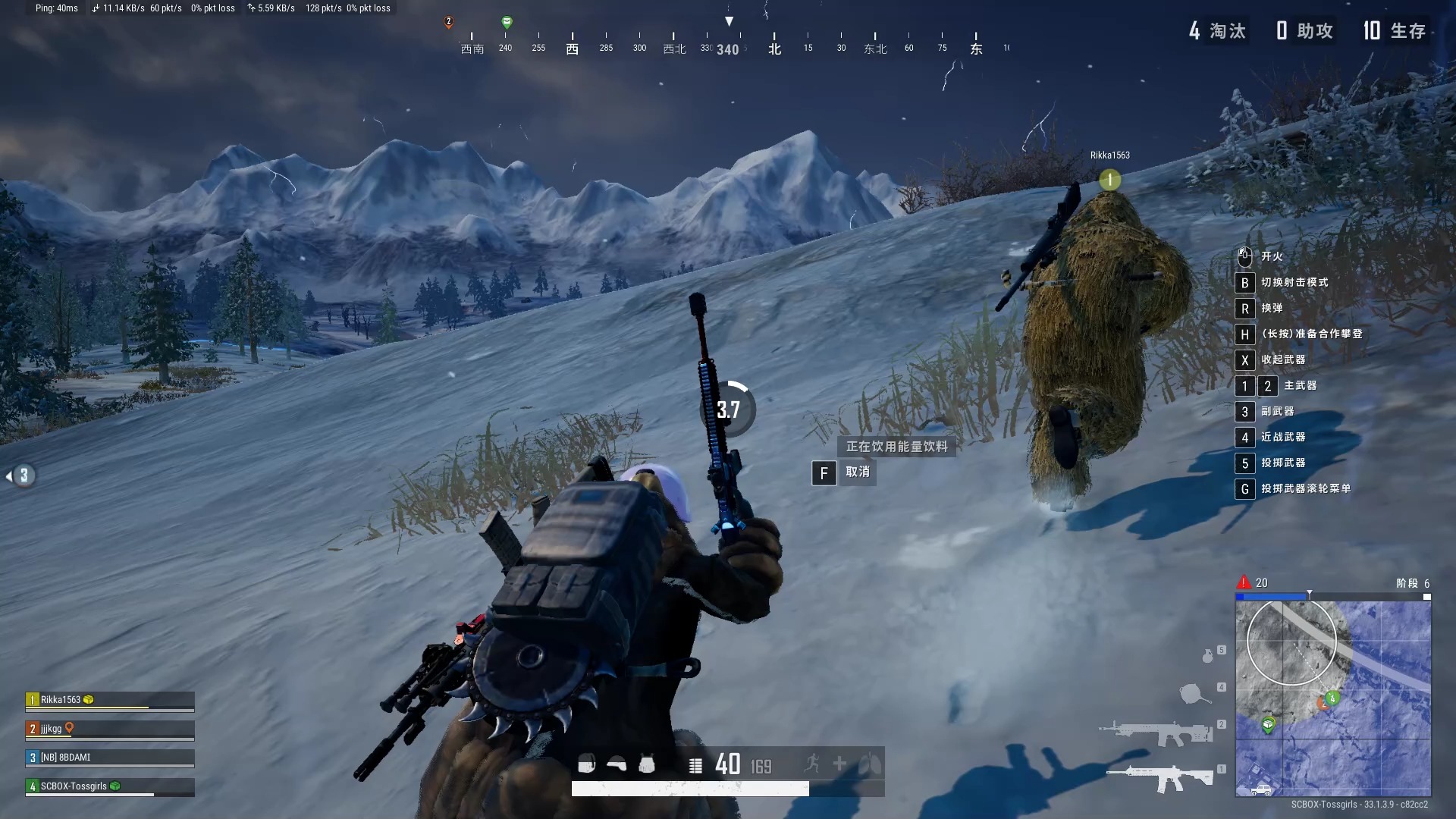Choose the machine gun in weapon slot 2
This screenshot has width=1456, height=819.
[x=1156, y=733]
